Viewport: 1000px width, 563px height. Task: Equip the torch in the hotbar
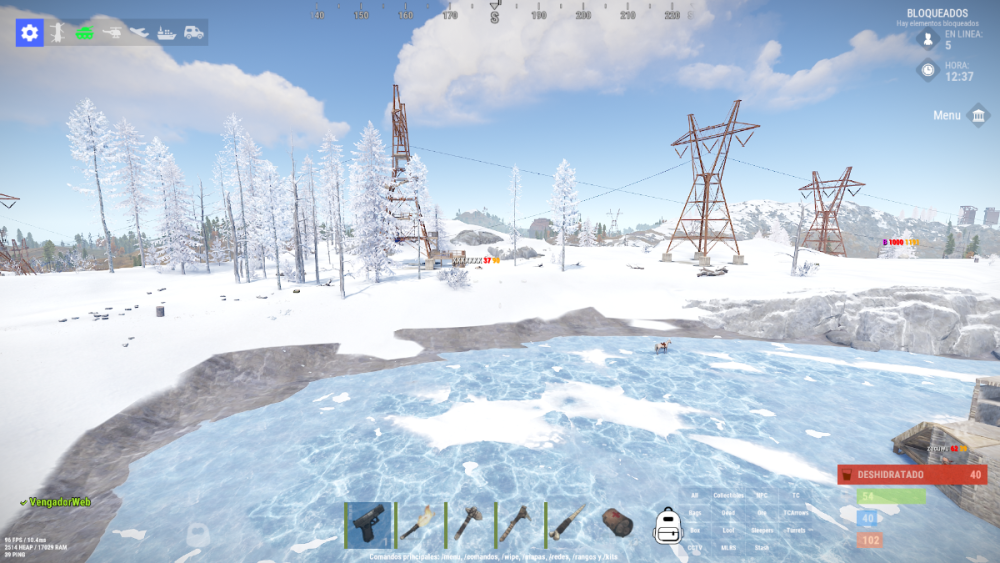[x=418, y=523]
